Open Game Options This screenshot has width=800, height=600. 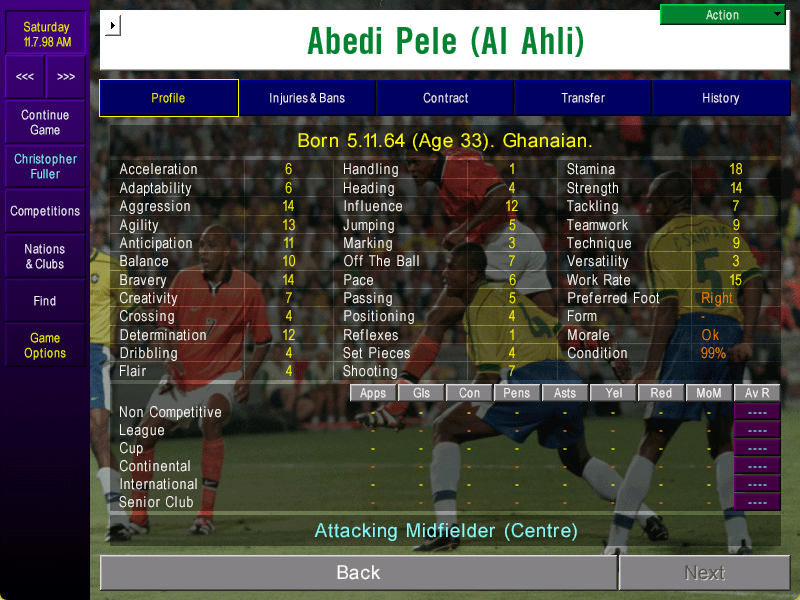(x=45, y=345)
